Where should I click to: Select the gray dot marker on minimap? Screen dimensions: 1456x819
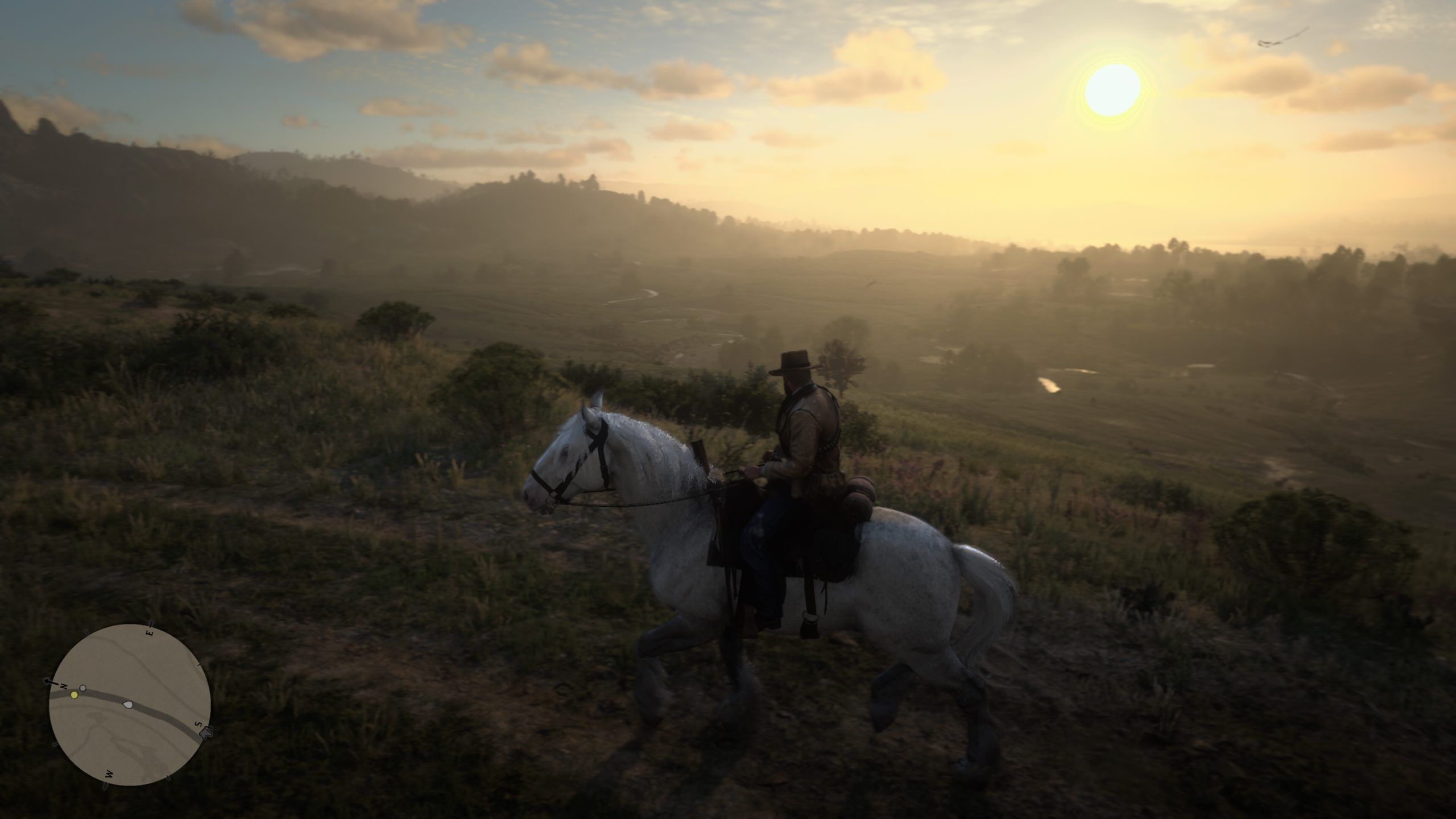pos(83,688)
